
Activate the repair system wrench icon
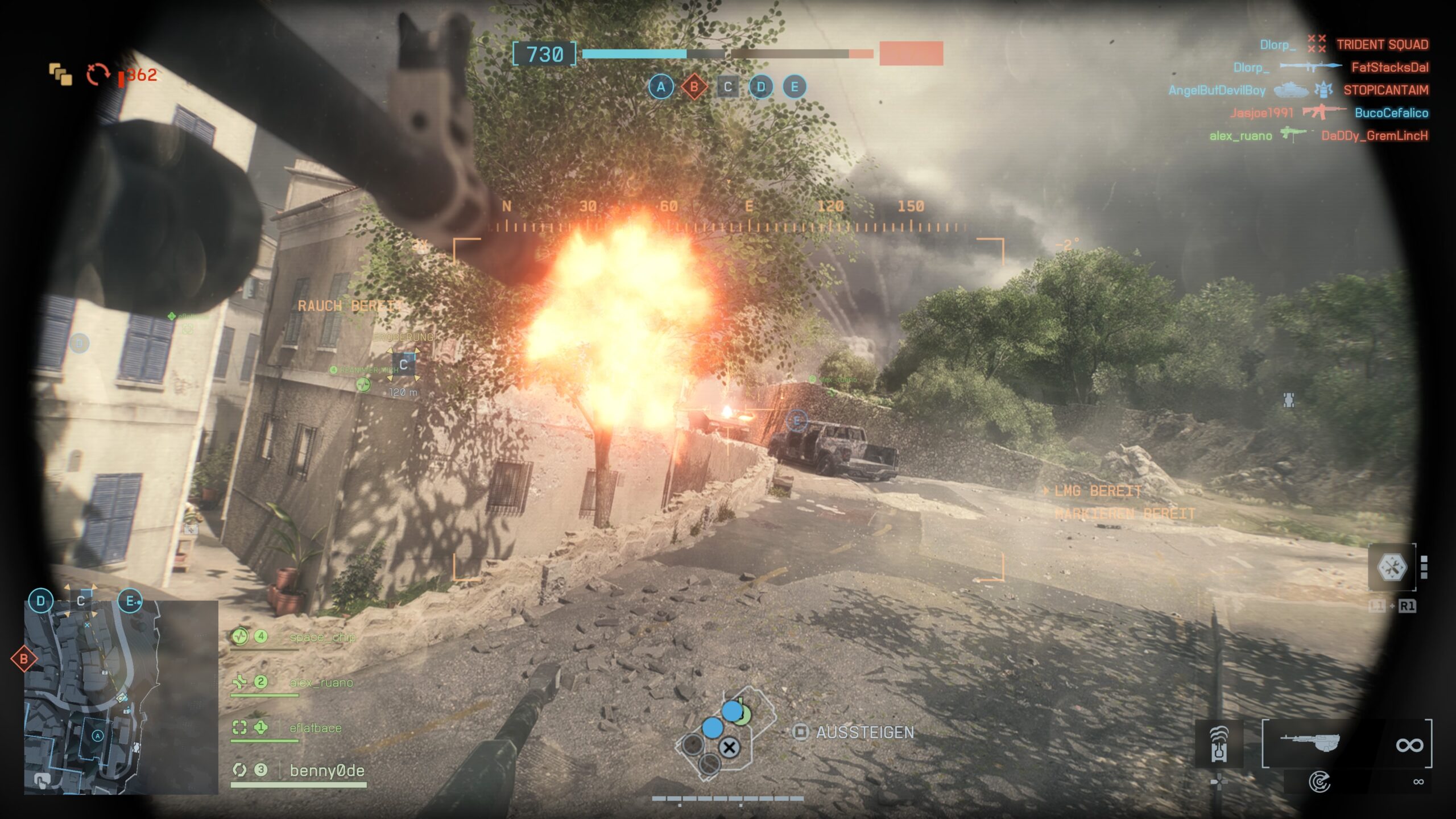coord(1391,567)
